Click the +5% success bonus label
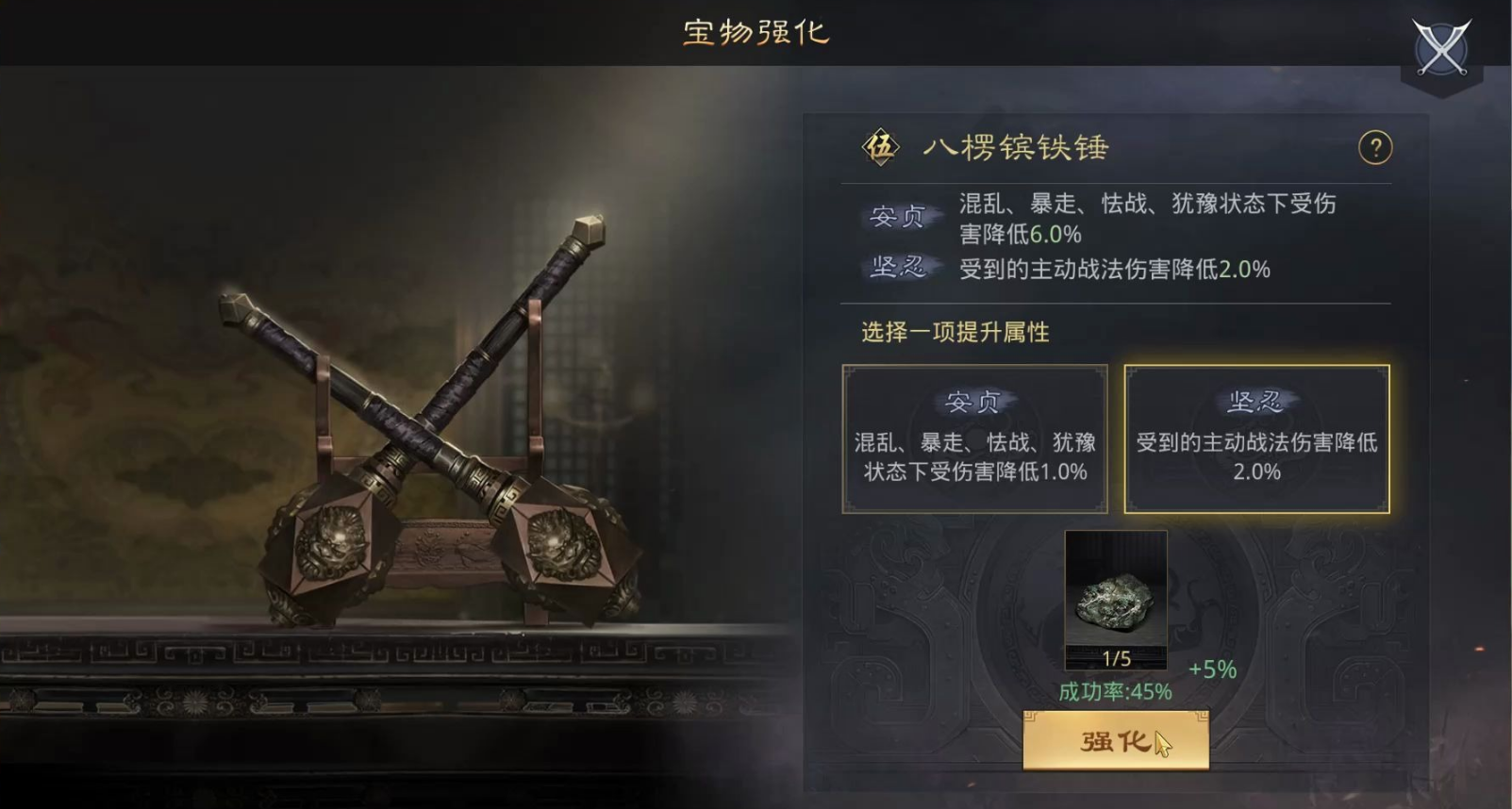1512x809 pixels. tap(1210, 668)
